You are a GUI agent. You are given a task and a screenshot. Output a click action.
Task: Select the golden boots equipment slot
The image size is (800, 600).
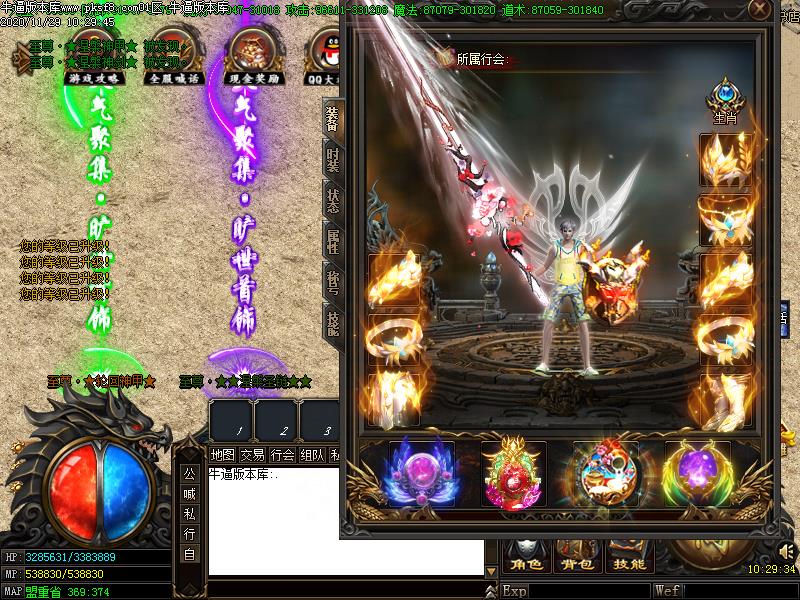(724, 400)
